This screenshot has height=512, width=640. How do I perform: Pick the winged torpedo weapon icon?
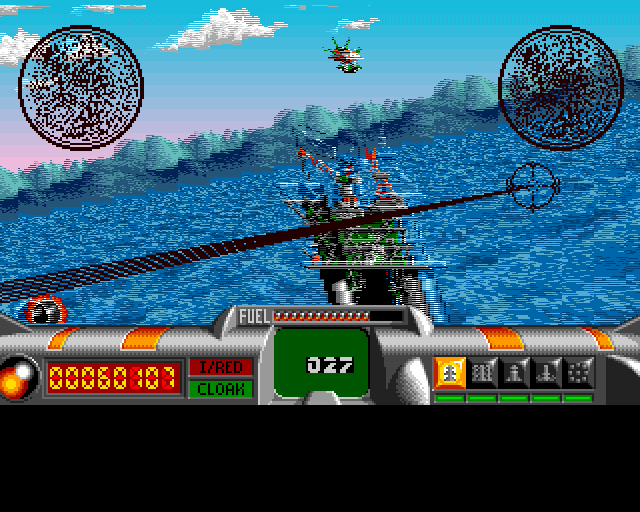546,372
